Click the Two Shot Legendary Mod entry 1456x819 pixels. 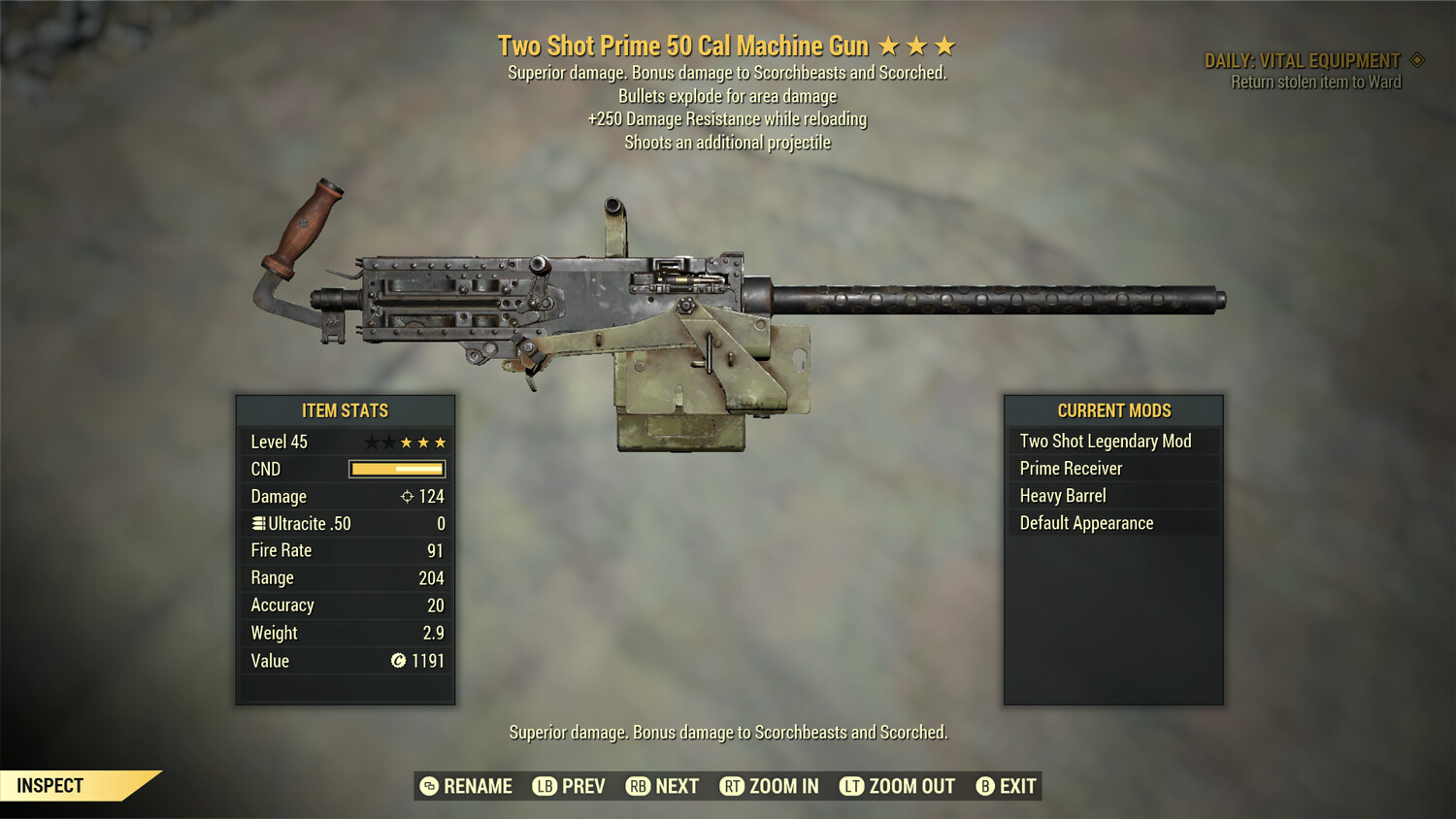(x=1105, y=441)
